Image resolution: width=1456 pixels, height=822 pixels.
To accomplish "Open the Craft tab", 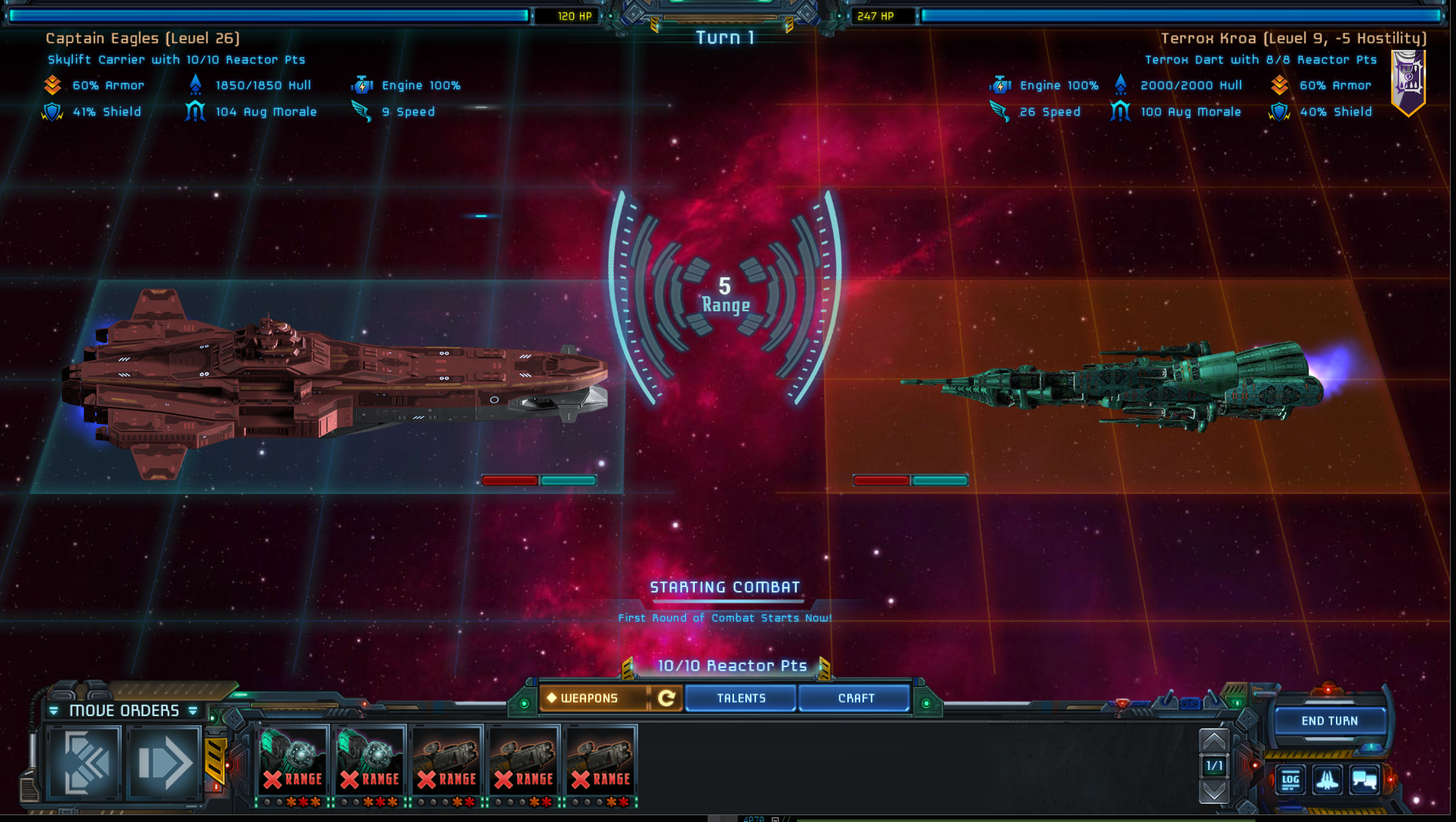I will click(856, 698).
